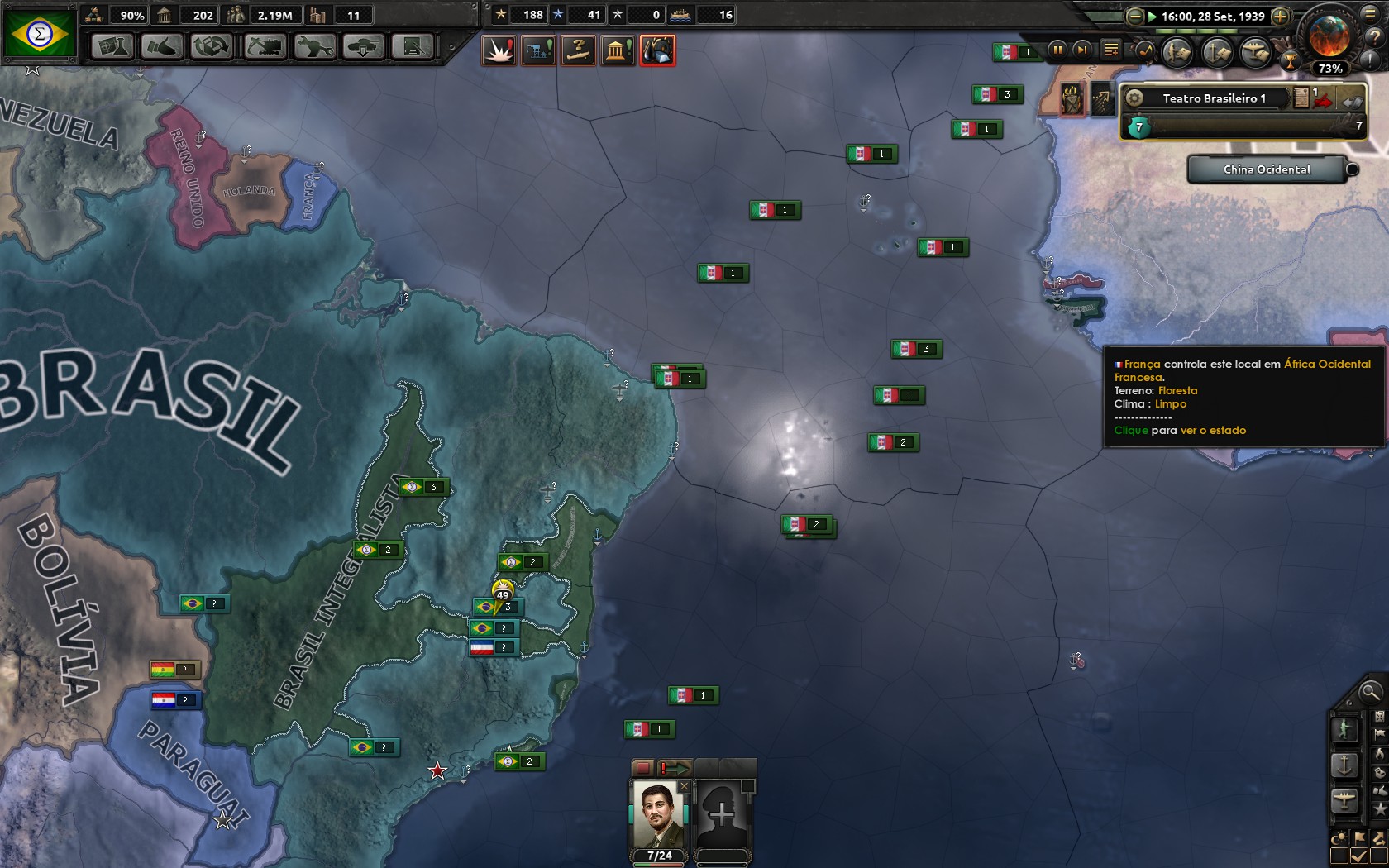Open the main menu hamburger button
The width and height of the screenshot is (1389, 868).
click(x=1370, y=16)
